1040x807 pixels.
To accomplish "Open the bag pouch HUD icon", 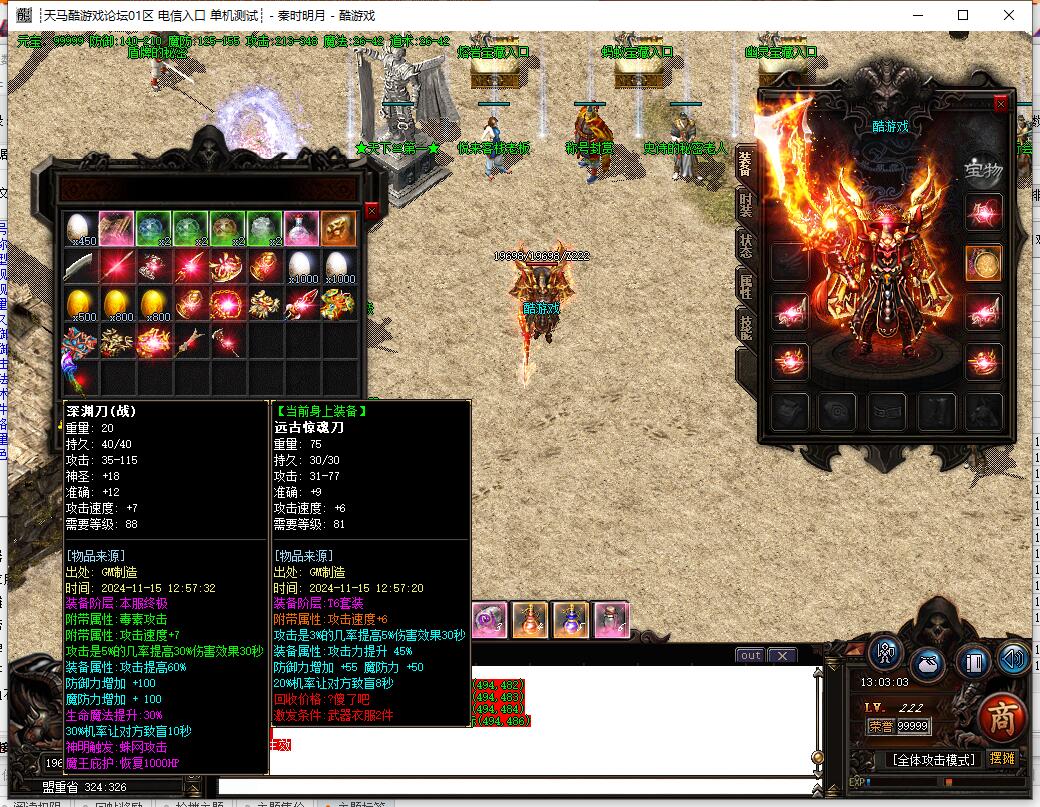I will 927,662.
